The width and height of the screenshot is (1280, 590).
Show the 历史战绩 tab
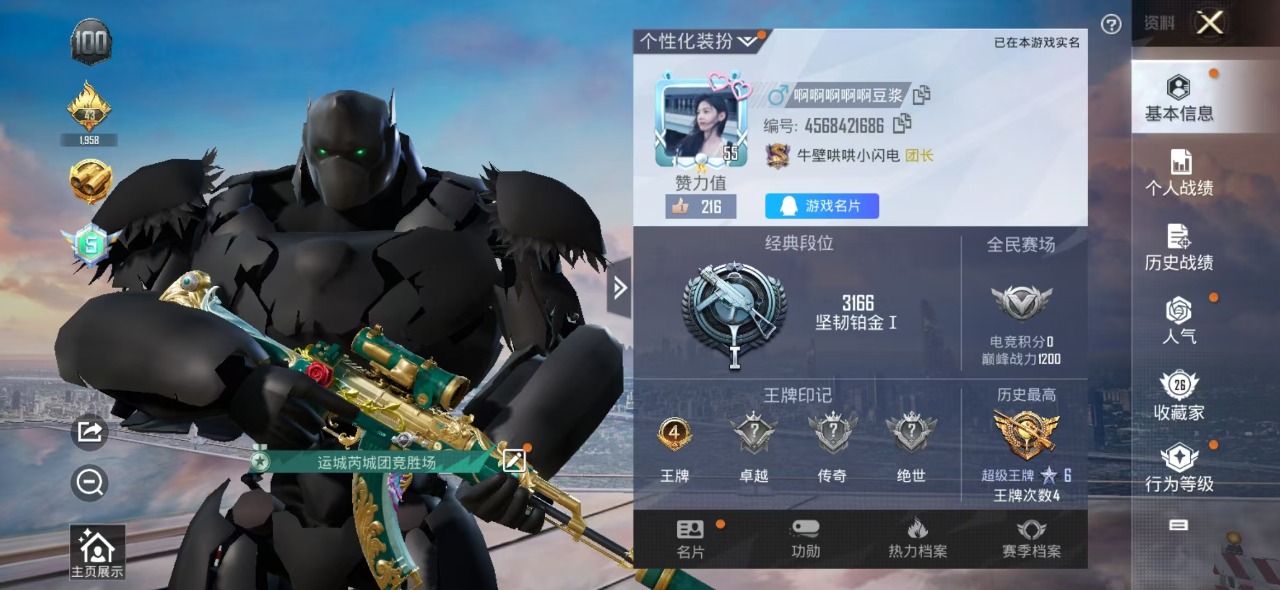coord(1179,247)
